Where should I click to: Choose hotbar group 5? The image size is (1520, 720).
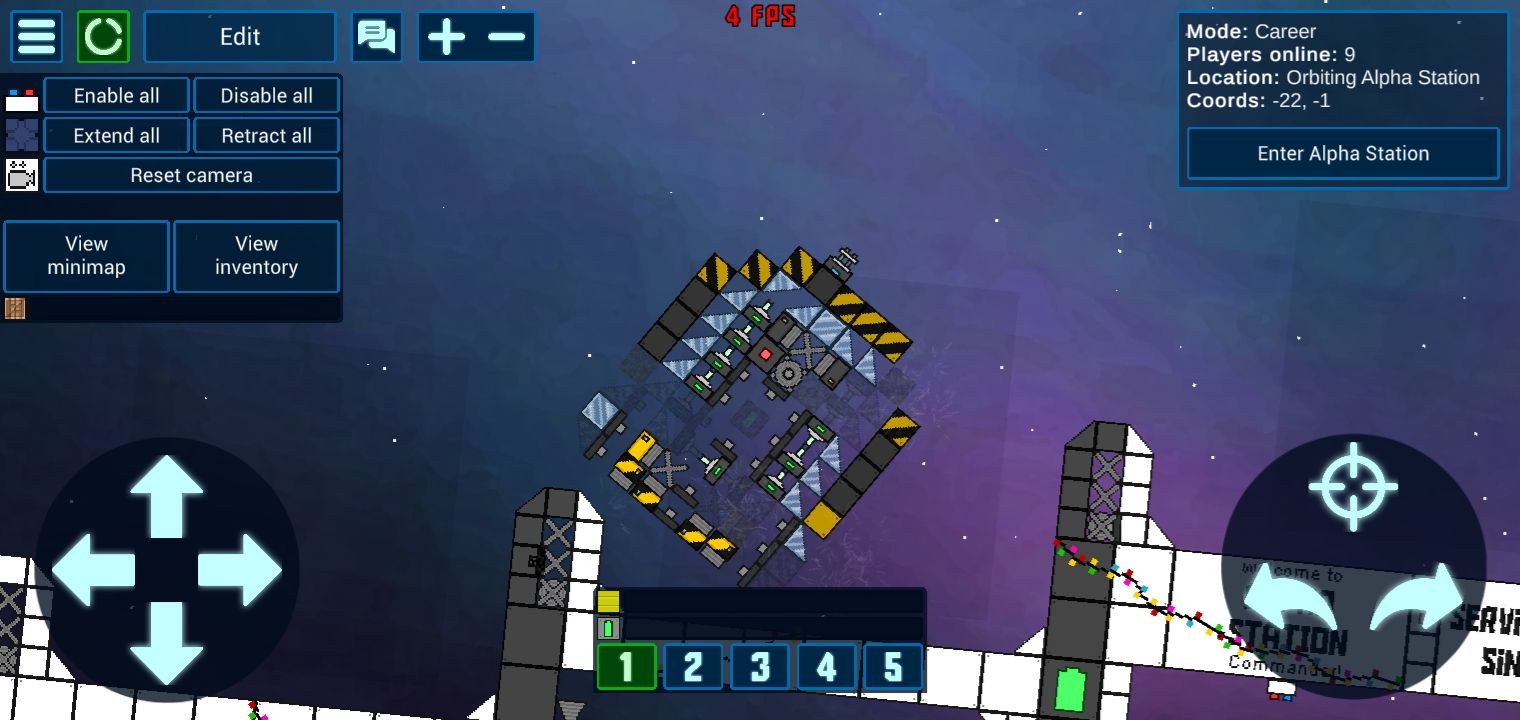click(x=893, y=667)
